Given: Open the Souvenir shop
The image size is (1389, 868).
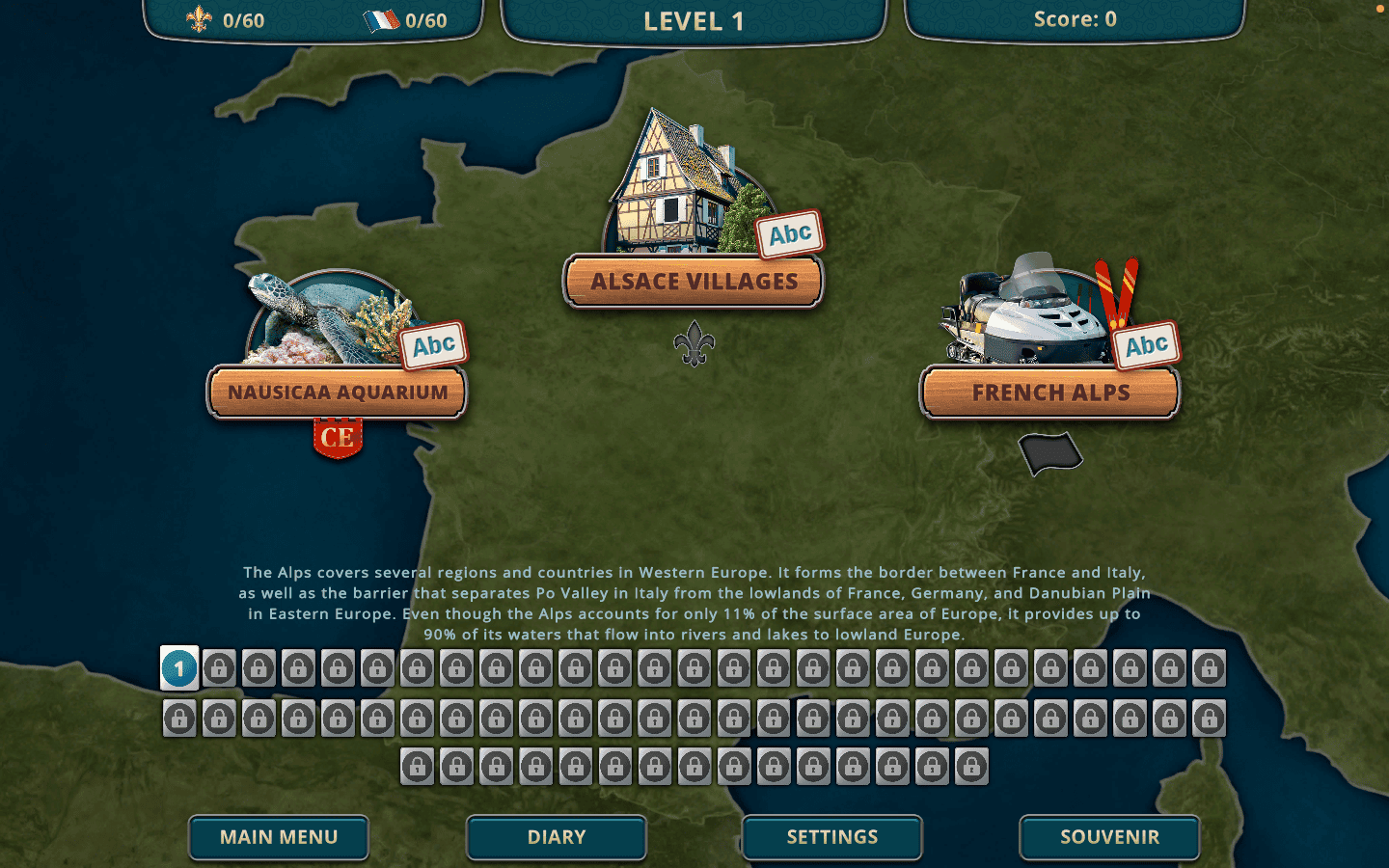Looking at the screenshot, I should (1109, 837).
